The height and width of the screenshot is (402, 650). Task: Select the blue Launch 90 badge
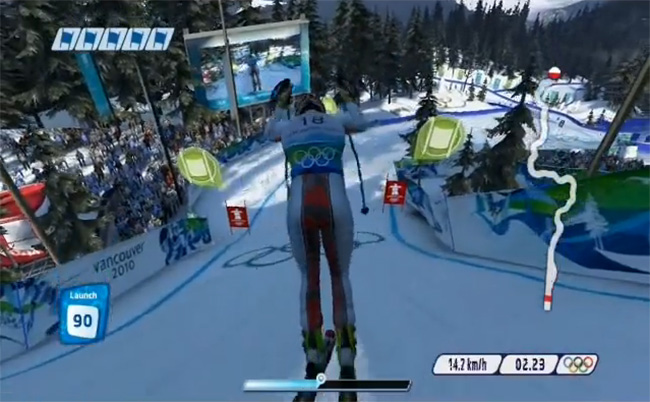click(x=84, y=314)
